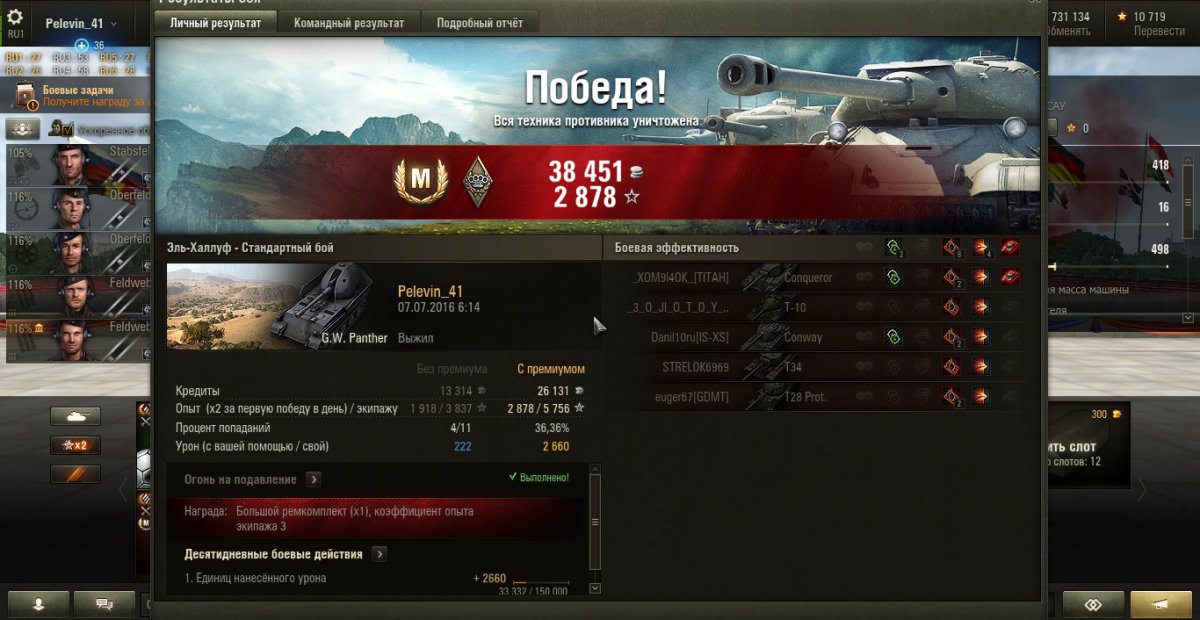Click the gold megaphone button
Screen dimensions: 1200x620
point(1160,604)
